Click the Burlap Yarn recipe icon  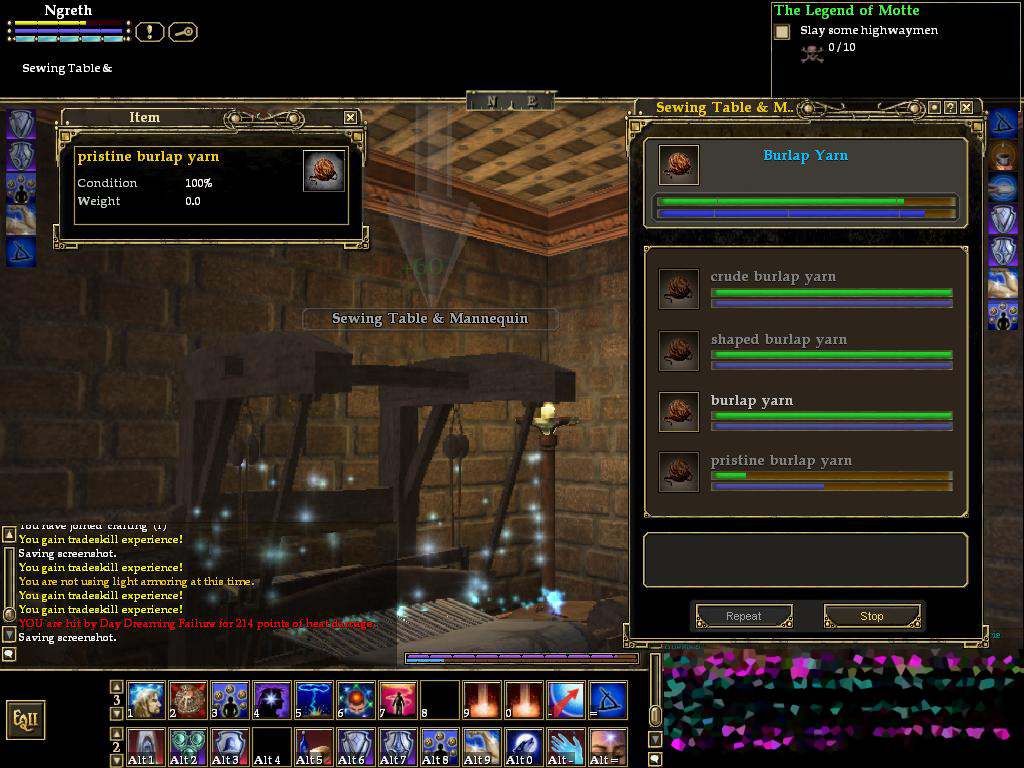click(x=679, y=165)
